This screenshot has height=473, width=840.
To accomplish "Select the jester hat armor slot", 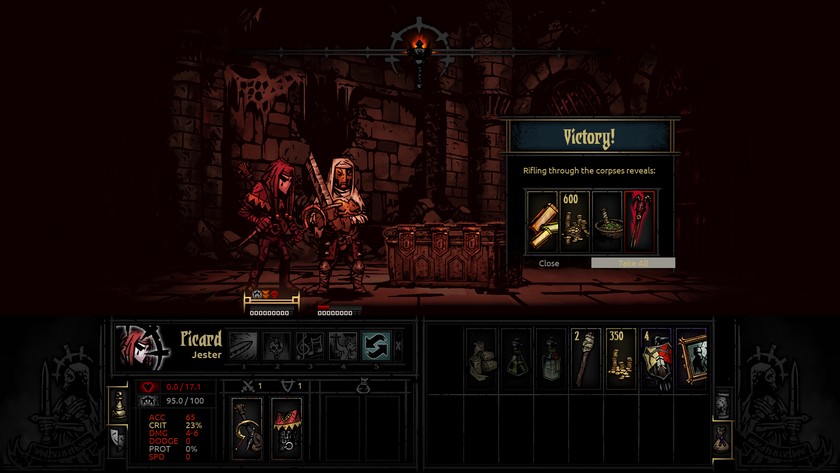I will (x=287, y=427).
